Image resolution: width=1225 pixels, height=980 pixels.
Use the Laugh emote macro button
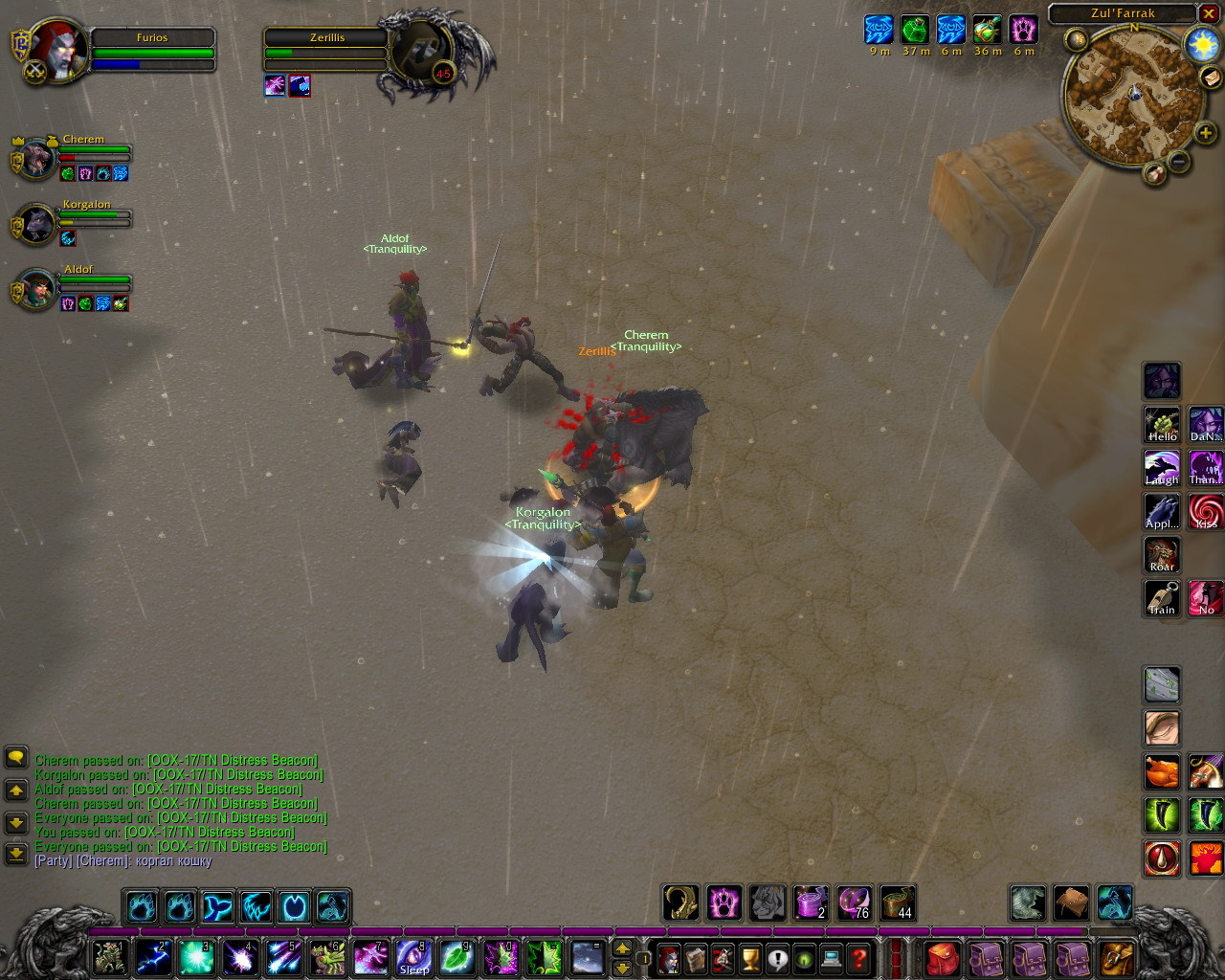point(1162,468)
